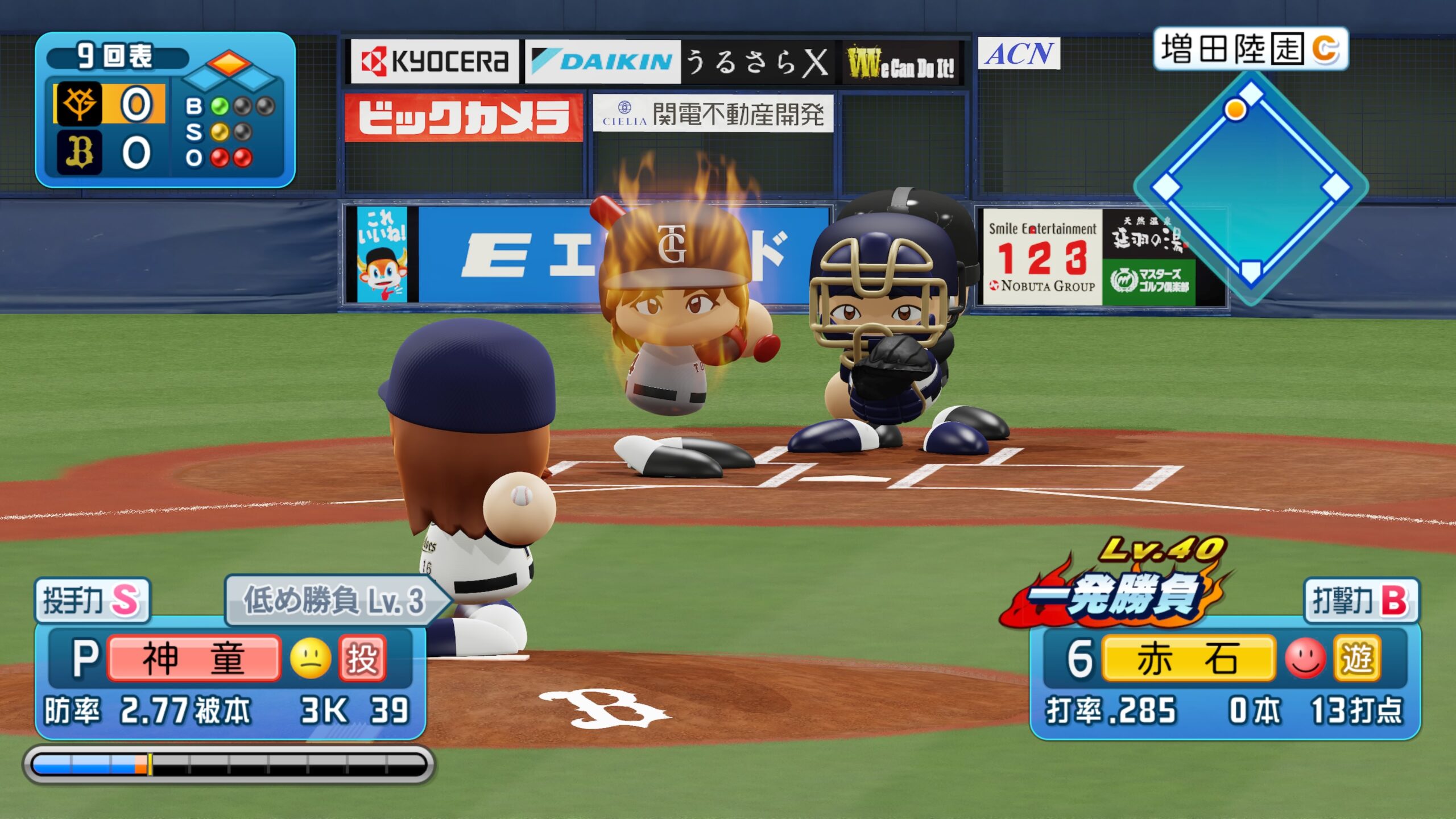Image resolution: width=1456 pixels, height=819 pixels.
Task: Open the 低め勝負 Lv.3 skill tag
Action: click(336, 600)
